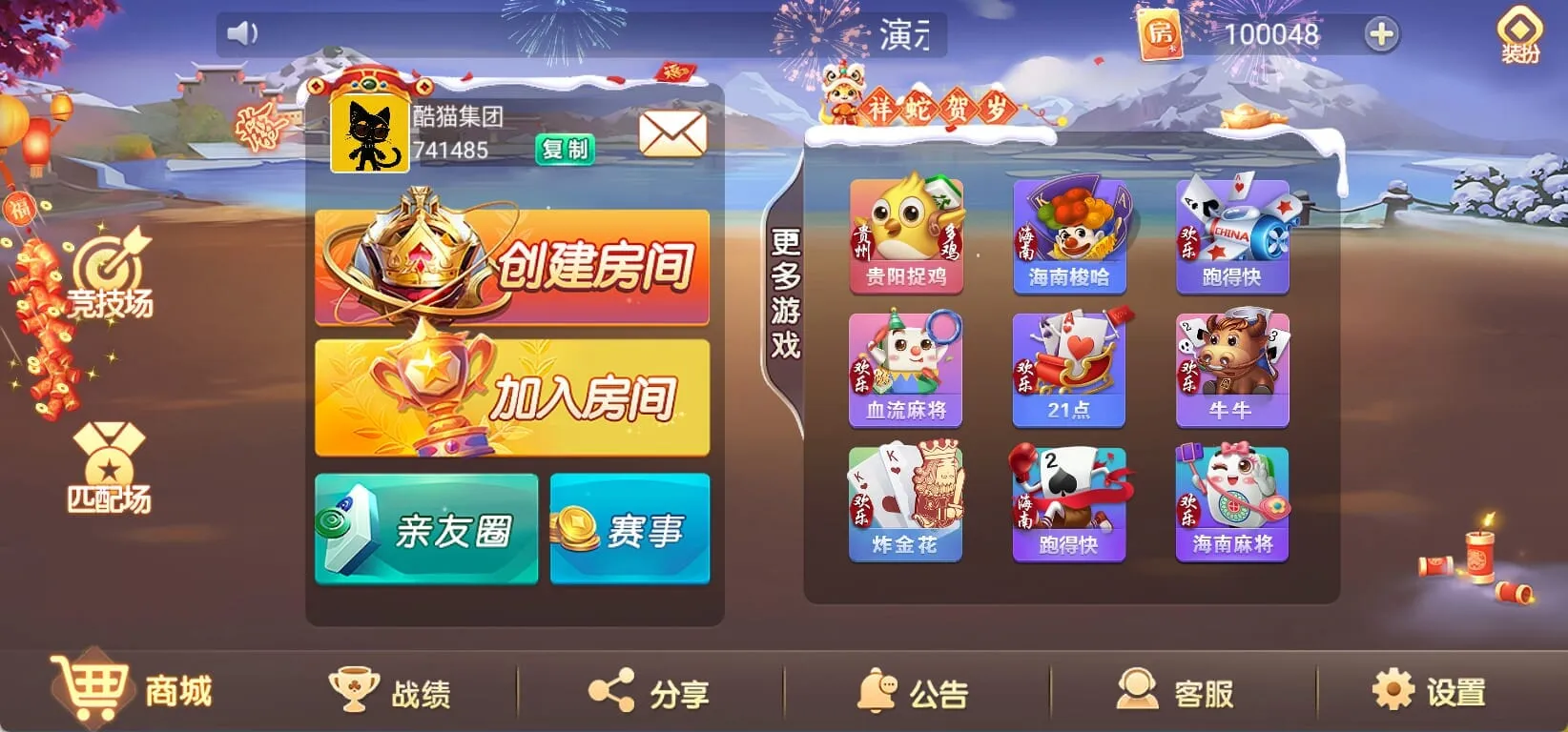The height and width of the screenshot is (732, 1568).
Task: Copy player ID with 复制 button
Action: pyautogui.click(x=566, y=150)
